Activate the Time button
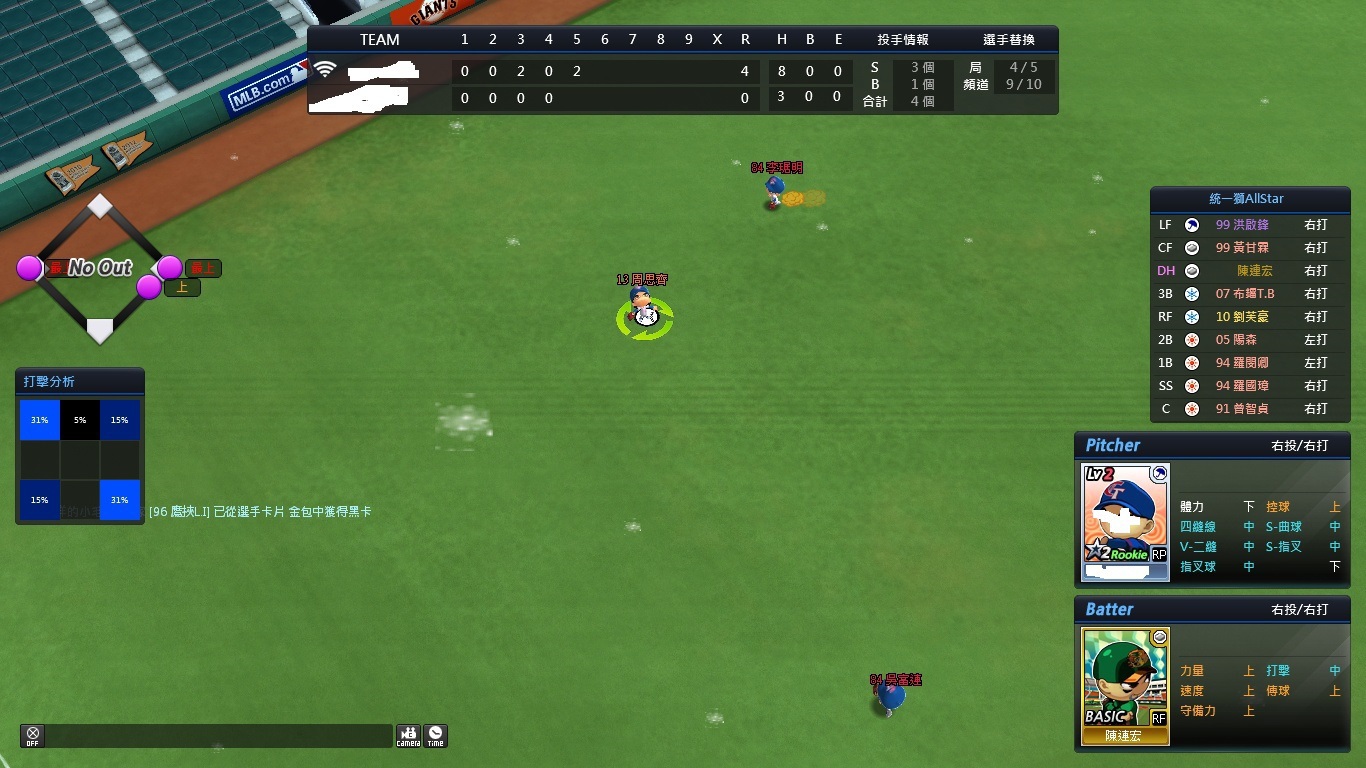This screenshot has width=1366, height=768. [x=435, y=736]
